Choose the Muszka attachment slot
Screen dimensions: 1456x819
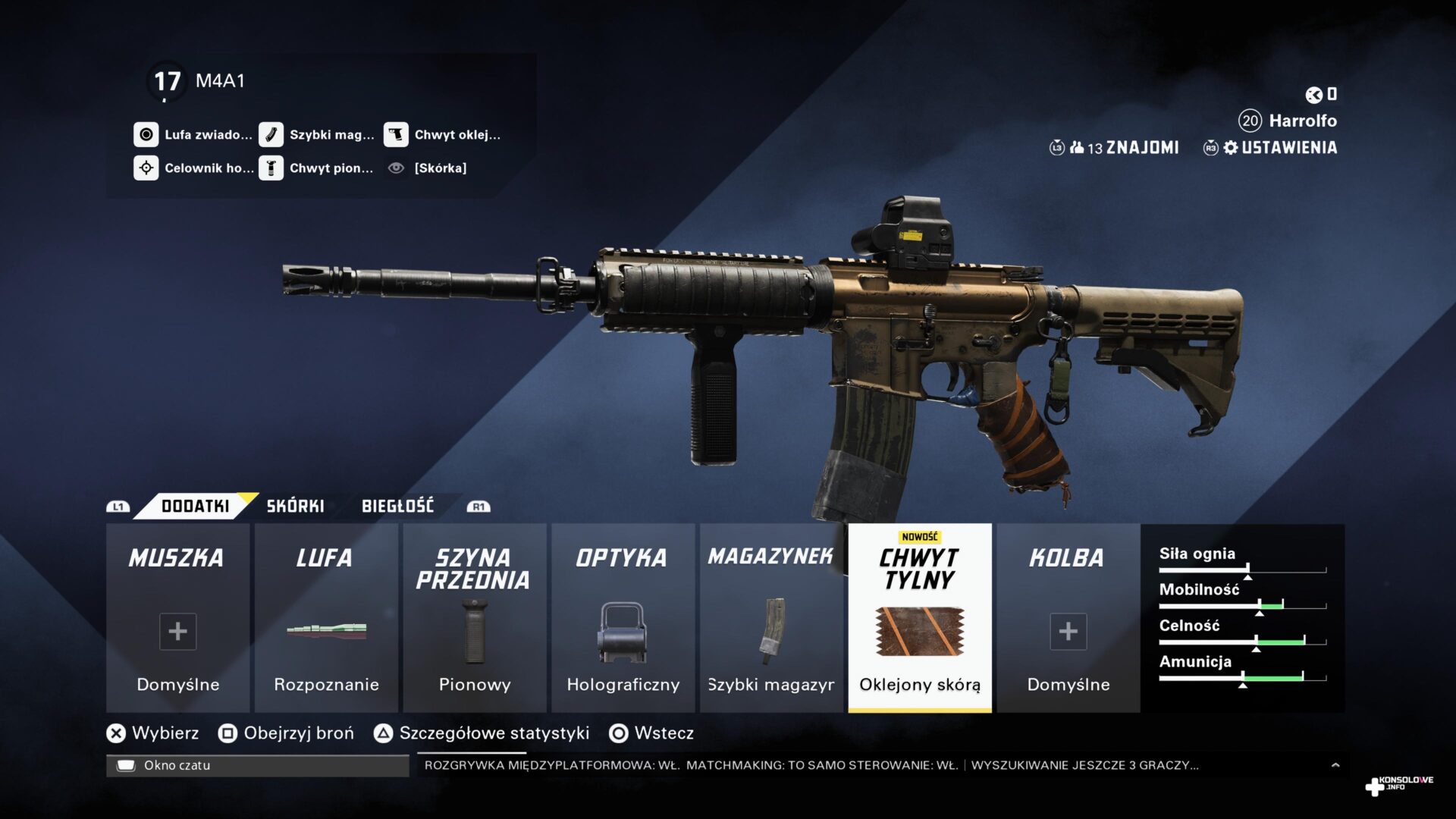point(177,618)
